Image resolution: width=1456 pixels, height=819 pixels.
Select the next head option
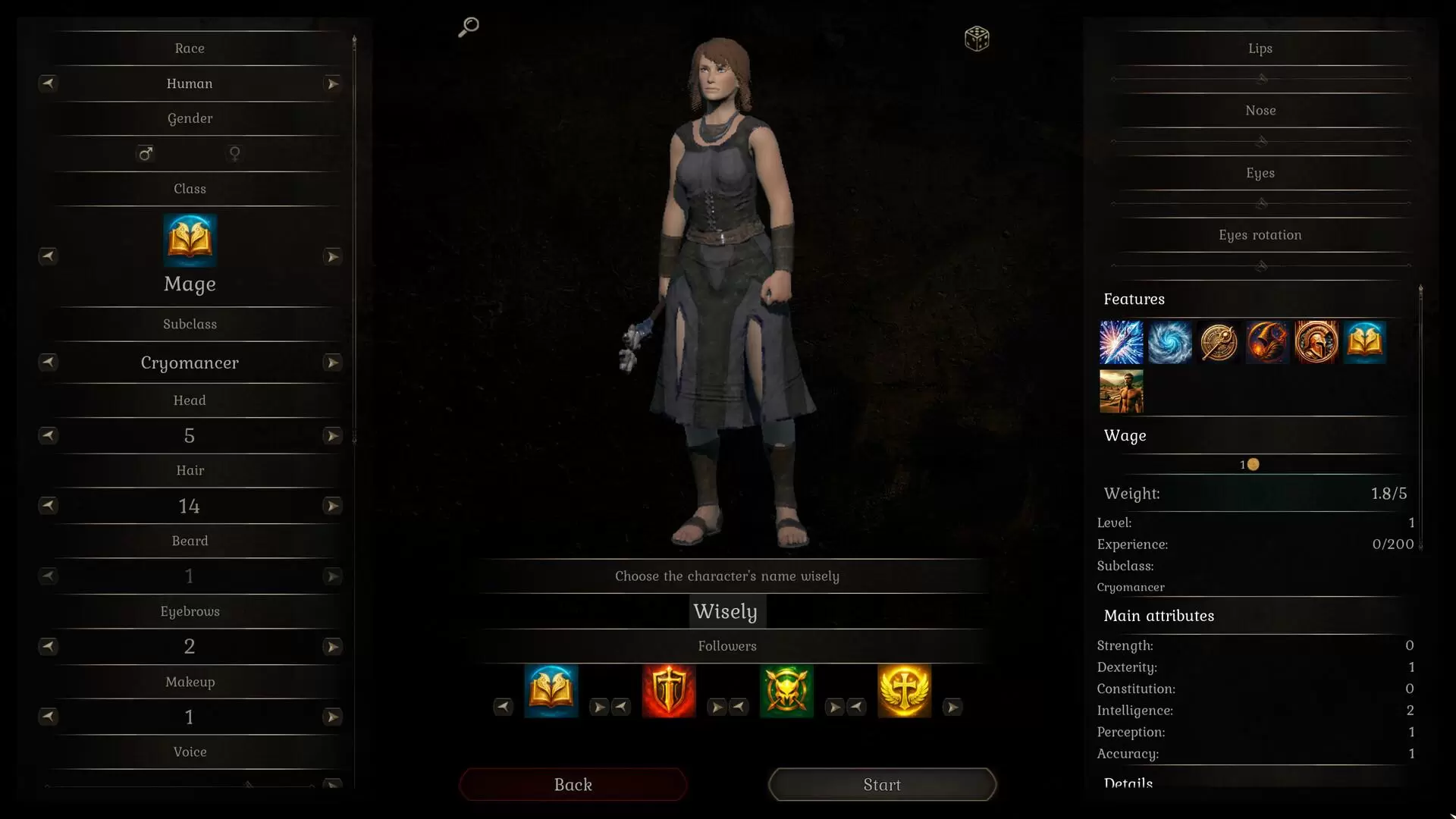coord(332,436)
